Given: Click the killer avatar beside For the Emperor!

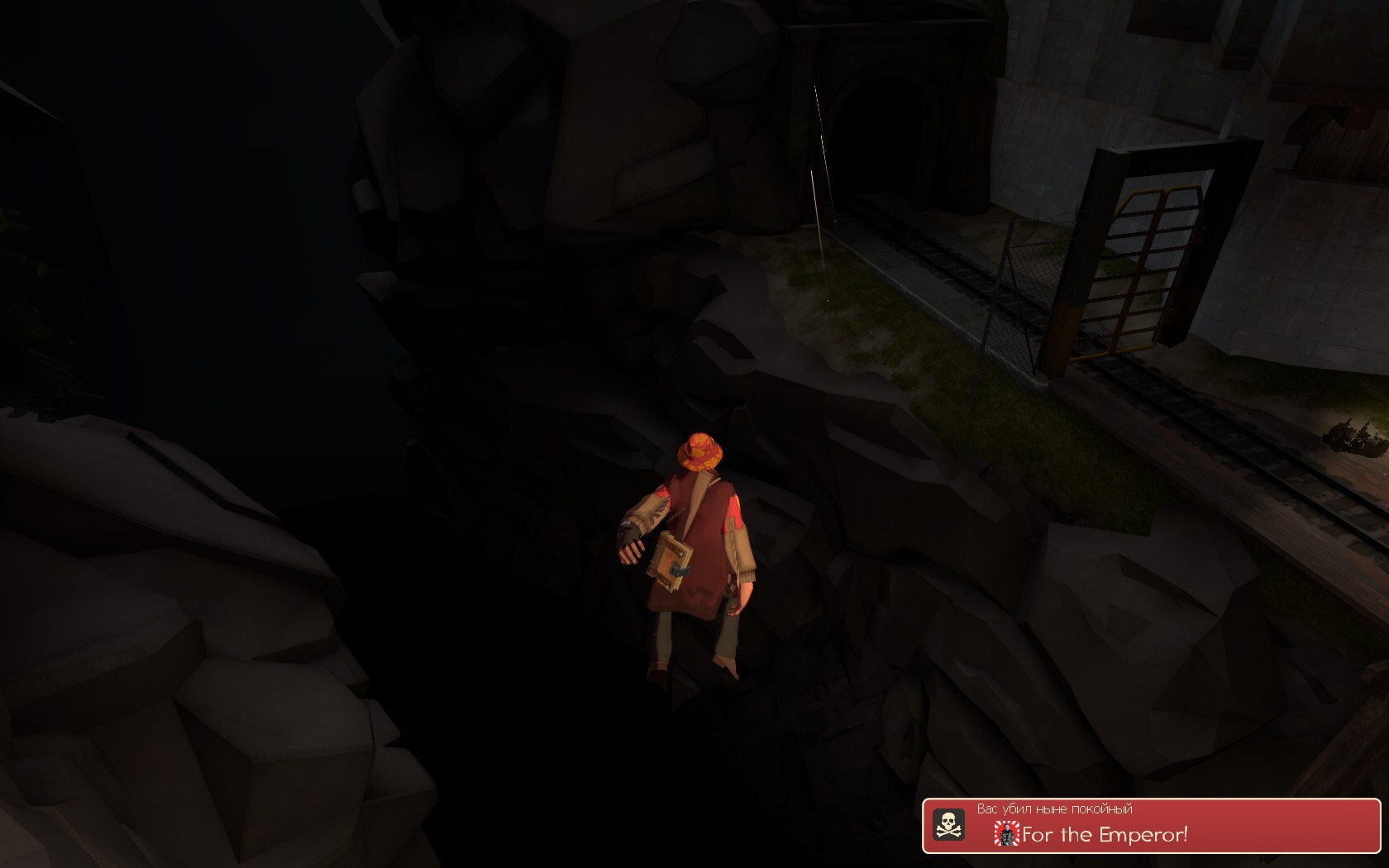Looking at the screenshot, I should tap(1006, 834).
